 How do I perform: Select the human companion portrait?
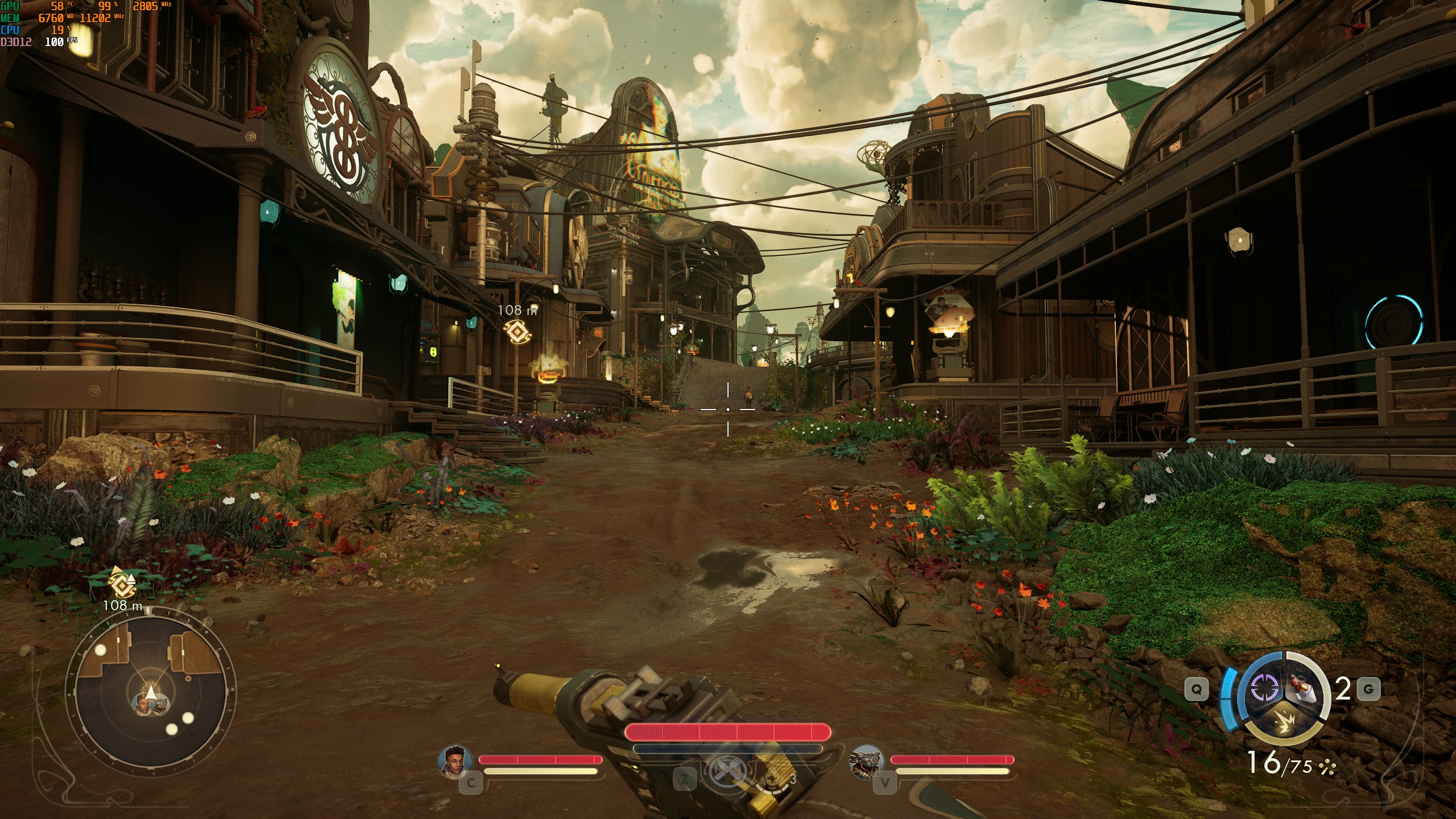click(x=456, y=760)
